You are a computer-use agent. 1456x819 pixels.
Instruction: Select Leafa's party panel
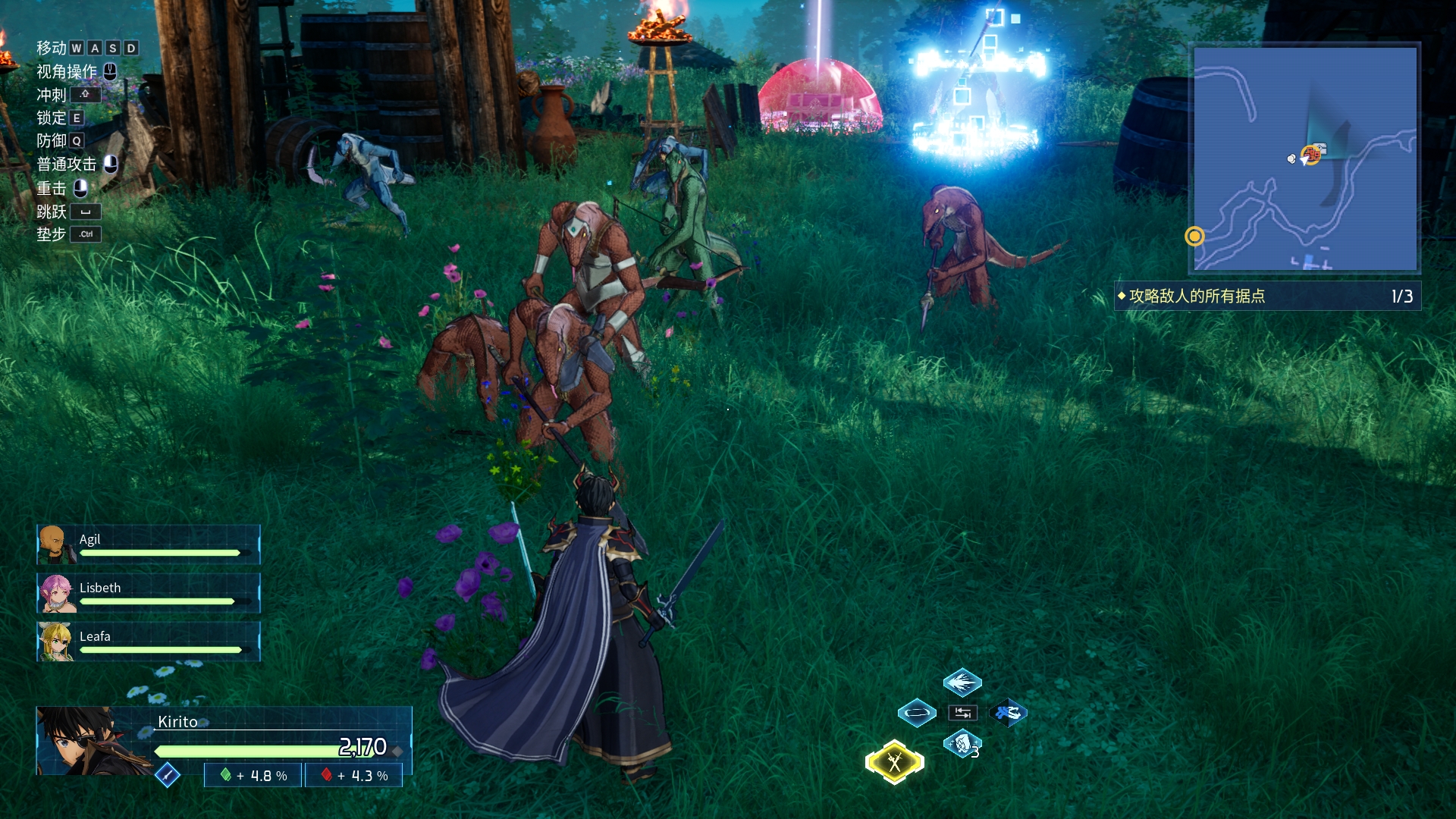pos(149,642)
